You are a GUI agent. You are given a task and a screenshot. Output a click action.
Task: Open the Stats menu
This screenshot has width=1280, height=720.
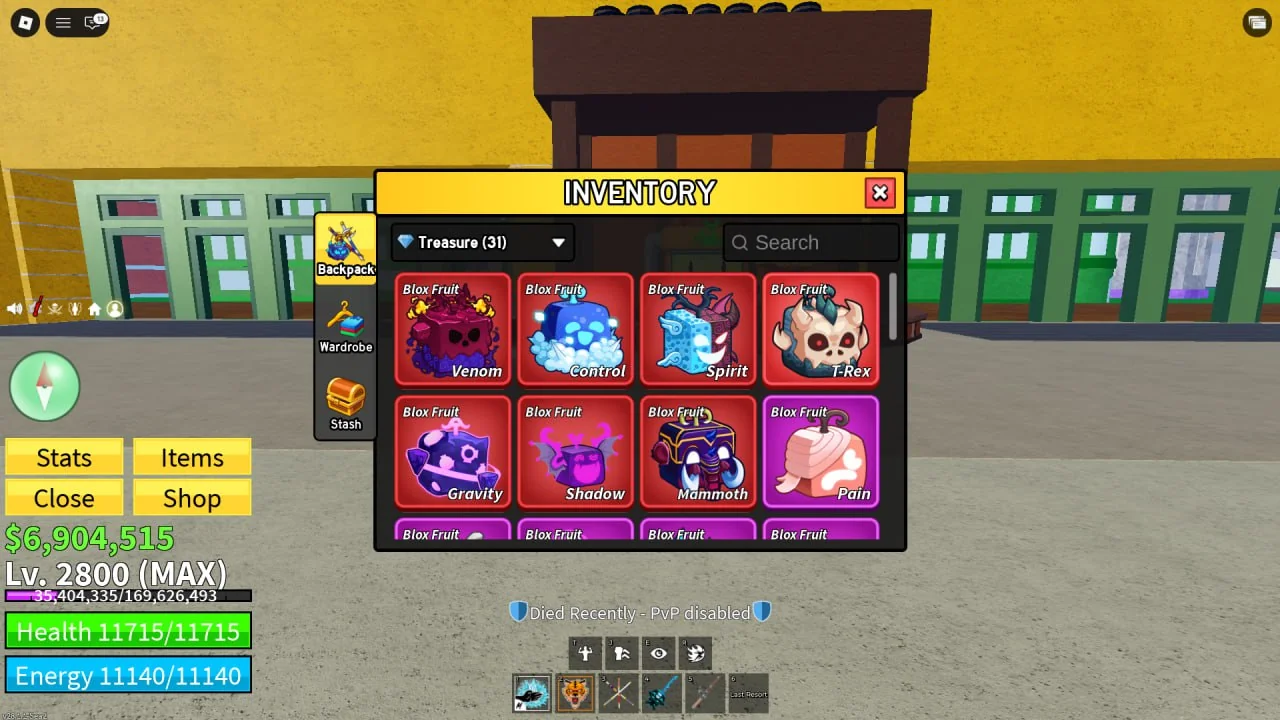[x=64, y=457]
